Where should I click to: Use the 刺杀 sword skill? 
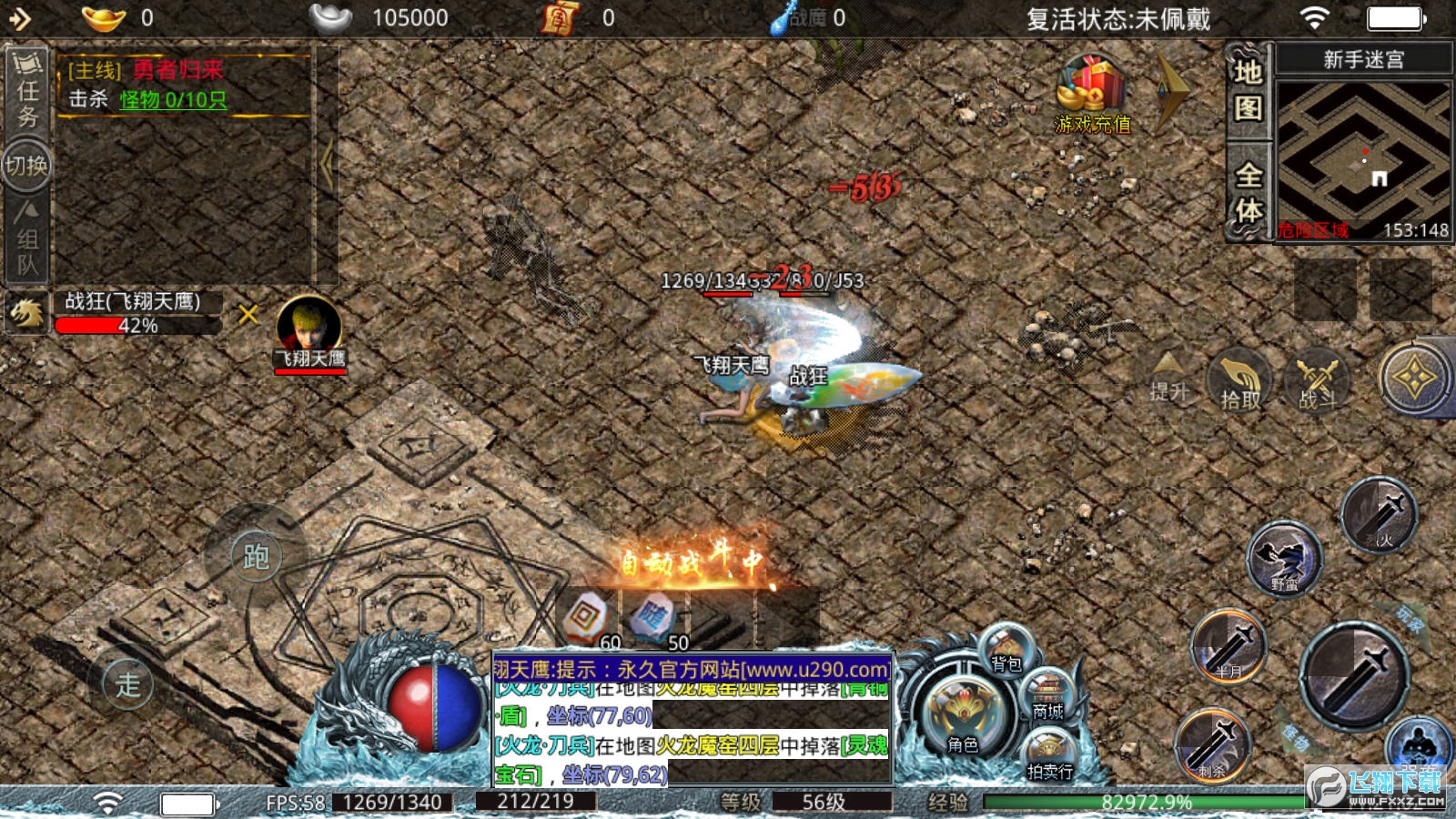pyautogui.click(x=1213, y=745)
